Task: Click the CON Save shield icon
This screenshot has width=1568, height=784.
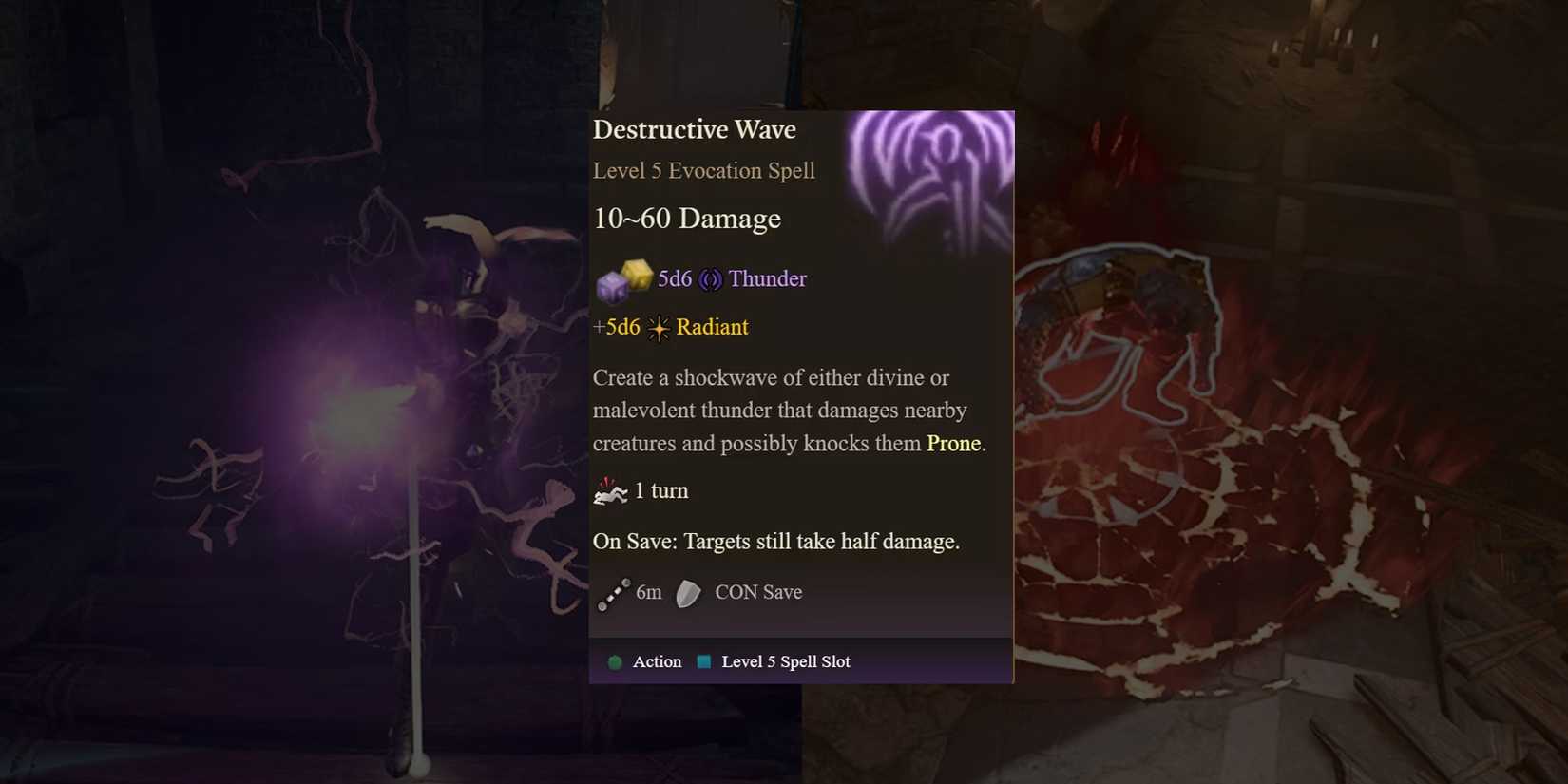Action: pos(686,593)
